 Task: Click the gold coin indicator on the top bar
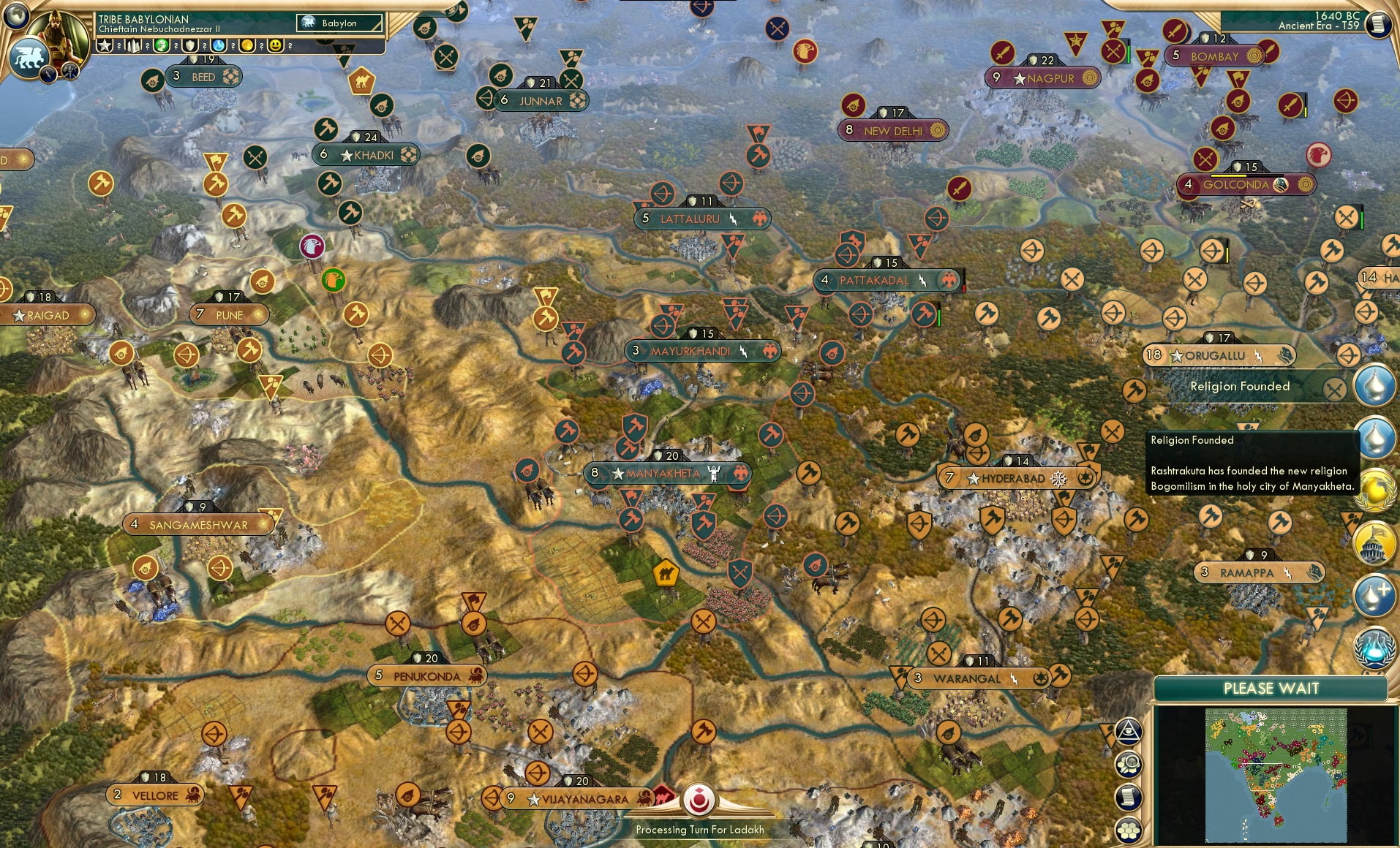pyautogui.click(x=249, y=45)
